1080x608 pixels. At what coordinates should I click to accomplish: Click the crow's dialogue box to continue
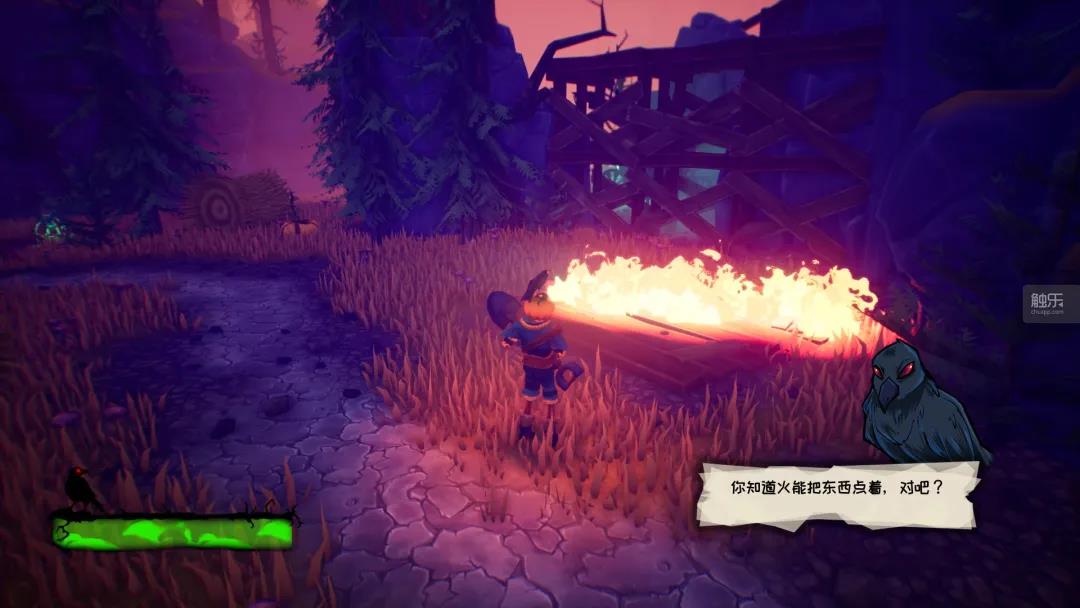tap(836, 493)
